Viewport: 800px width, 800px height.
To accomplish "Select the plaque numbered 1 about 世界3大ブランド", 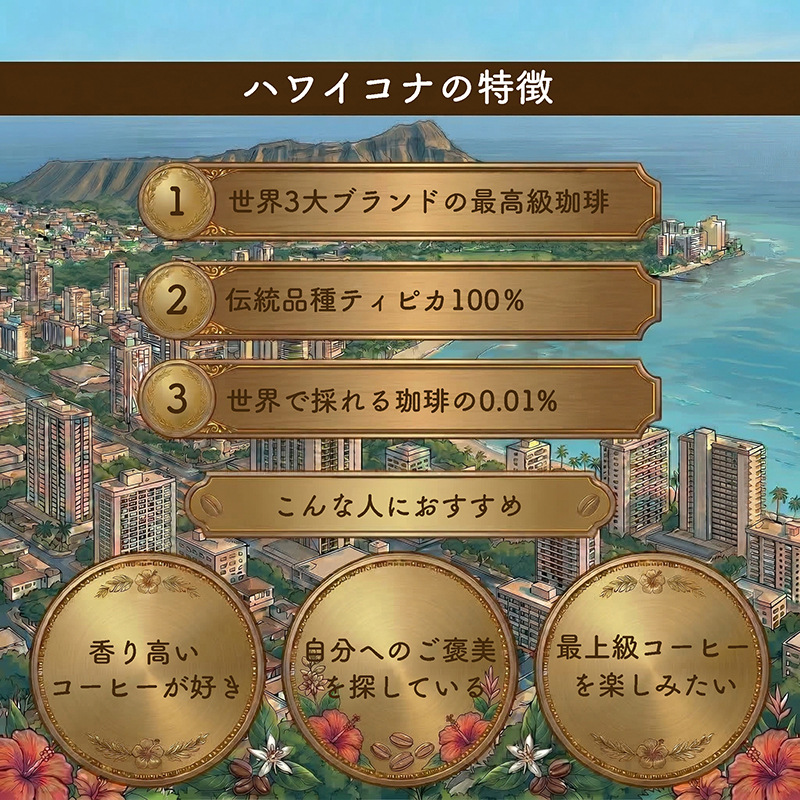I will [400, 202].
